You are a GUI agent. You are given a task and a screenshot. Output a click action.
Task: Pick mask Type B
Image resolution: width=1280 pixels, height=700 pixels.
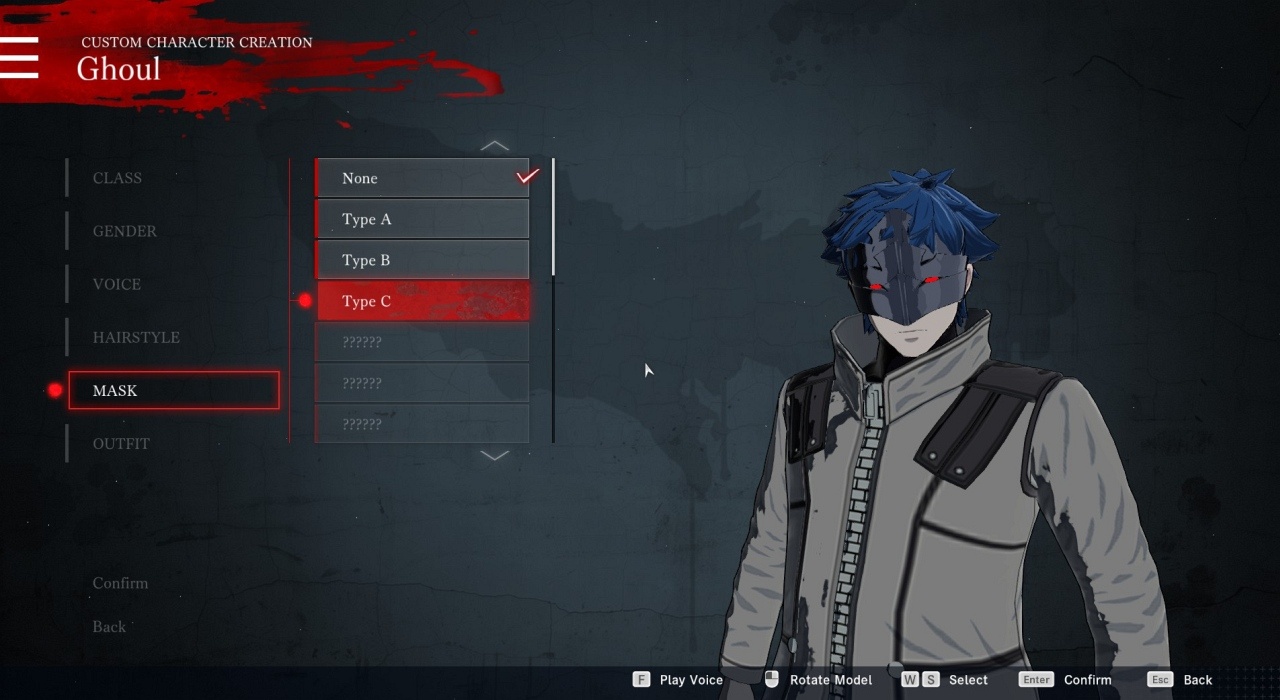pos(422,260)
